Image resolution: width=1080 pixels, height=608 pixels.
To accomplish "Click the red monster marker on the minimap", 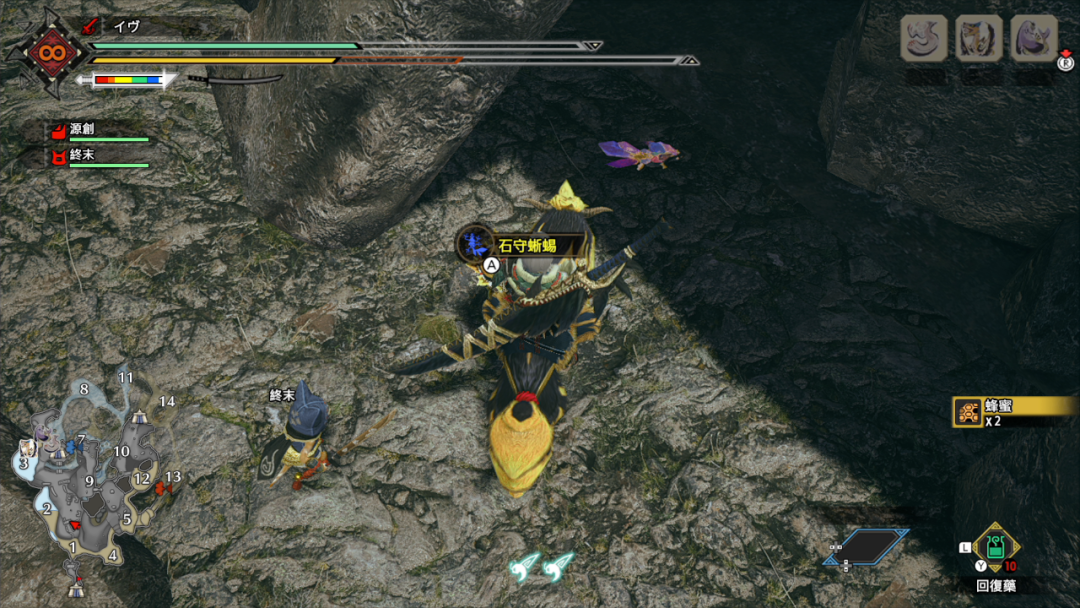I will pos(160,487).
